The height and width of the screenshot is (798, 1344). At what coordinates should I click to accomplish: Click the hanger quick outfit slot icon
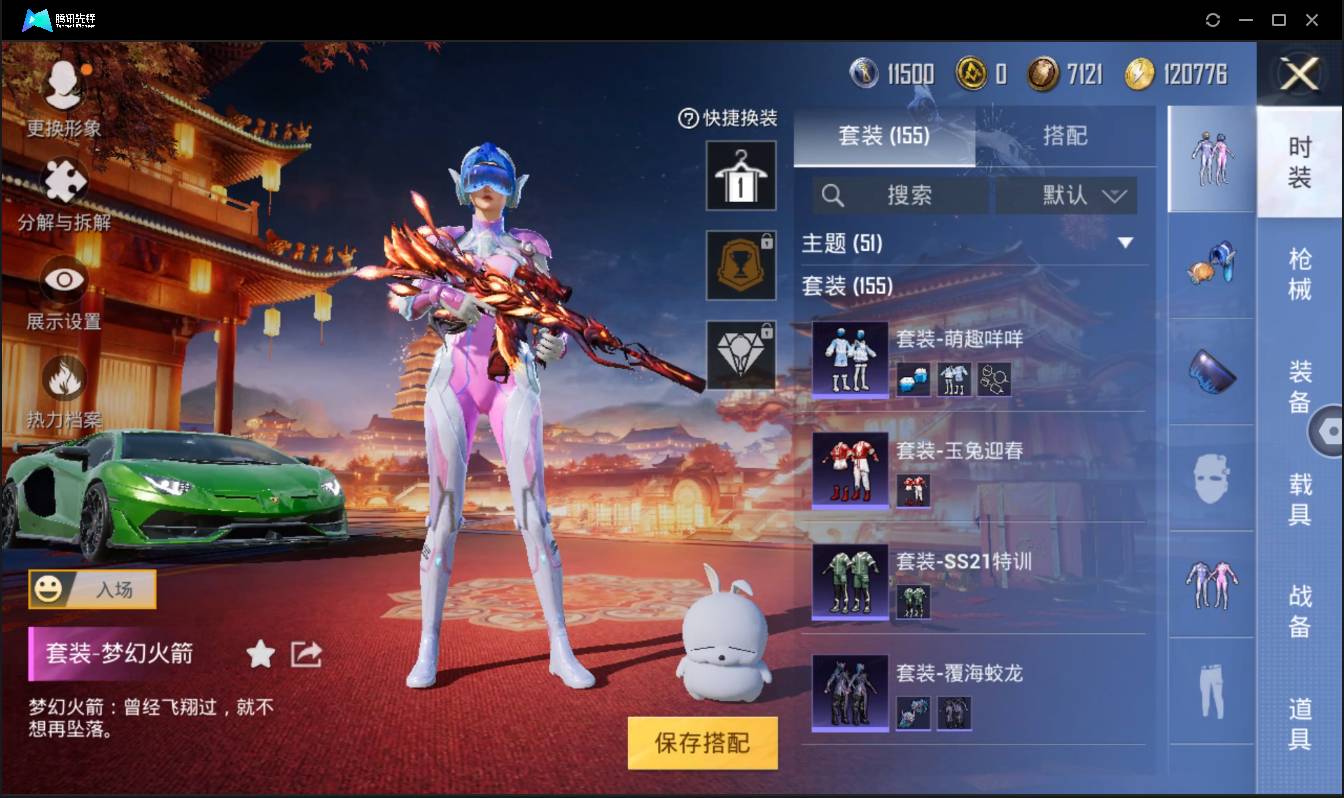(741, 175)
